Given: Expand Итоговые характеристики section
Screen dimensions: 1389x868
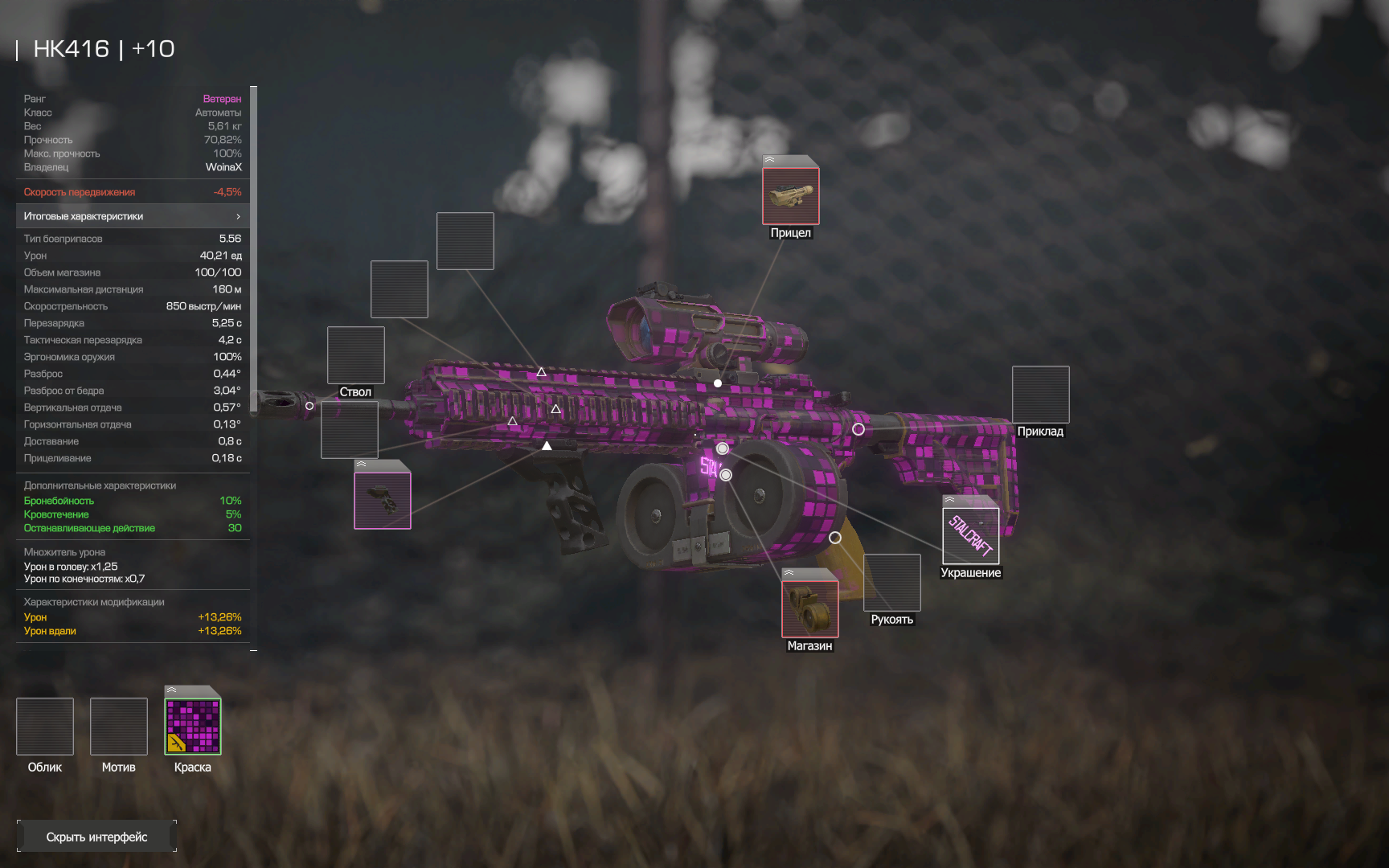Looking at the screenshot, I should pyautogui.click(x=133, y=216).
